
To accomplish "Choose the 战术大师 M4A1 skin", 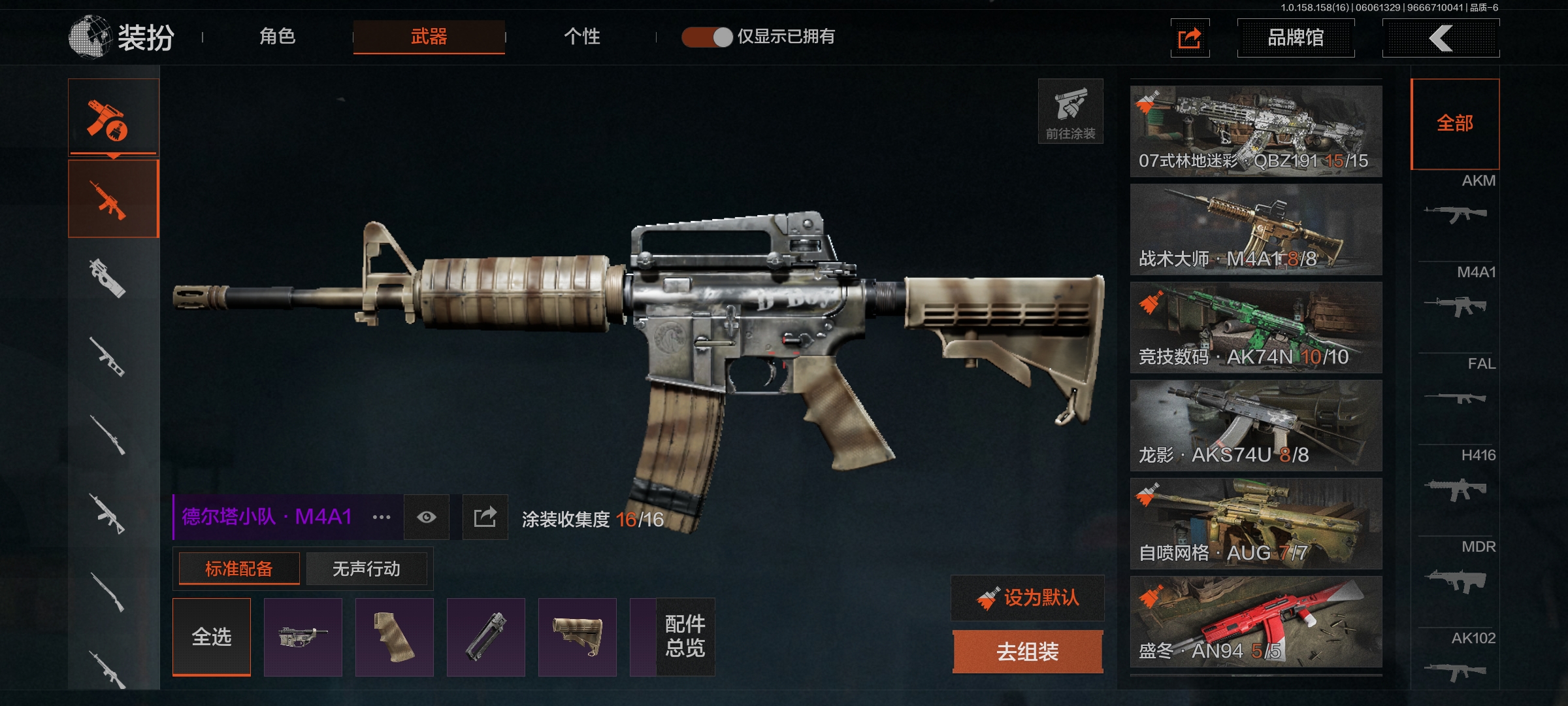I will tap(1256, 229).
